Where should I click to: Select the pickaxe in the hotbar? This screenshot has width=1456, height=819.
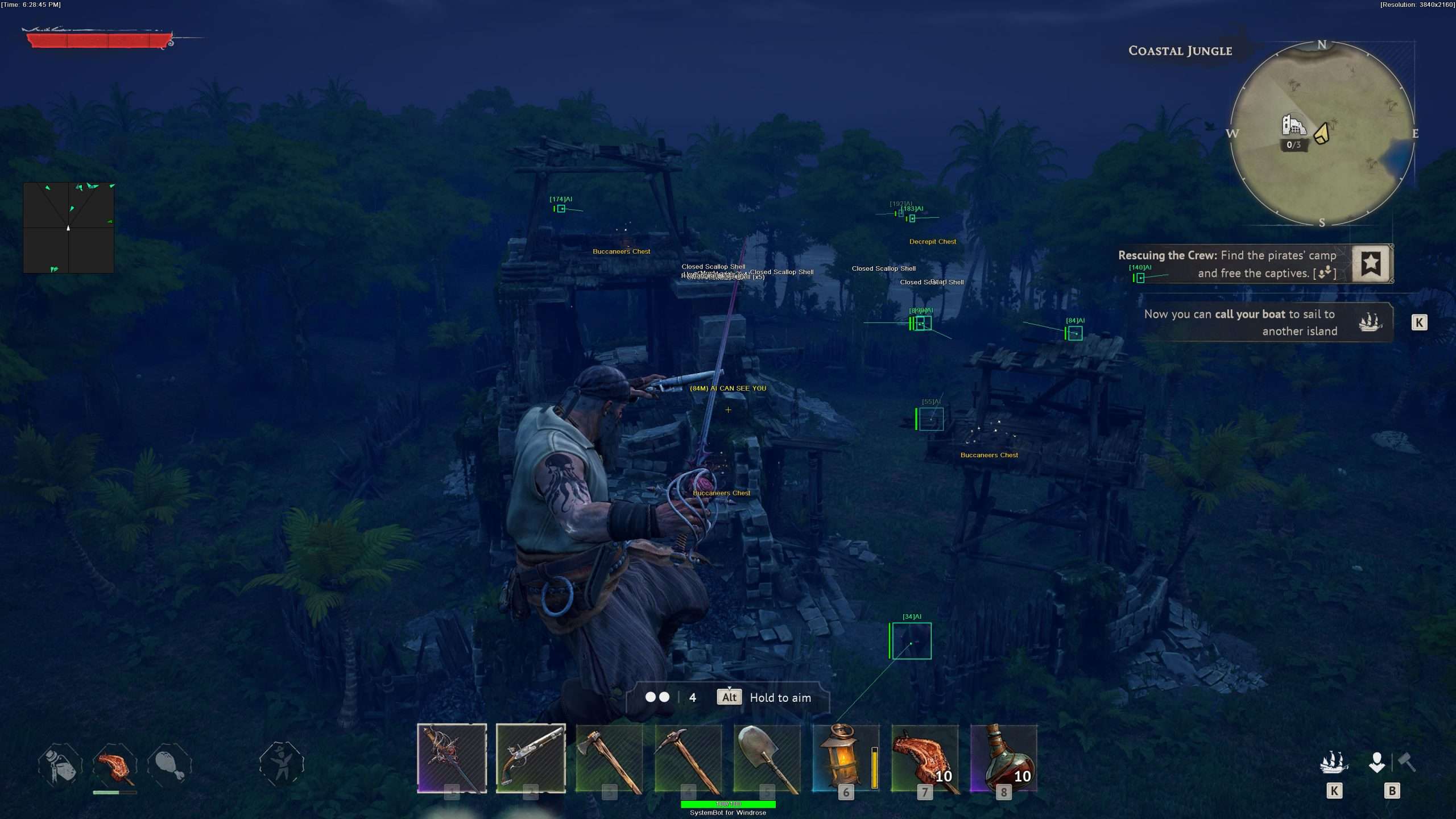688,758
